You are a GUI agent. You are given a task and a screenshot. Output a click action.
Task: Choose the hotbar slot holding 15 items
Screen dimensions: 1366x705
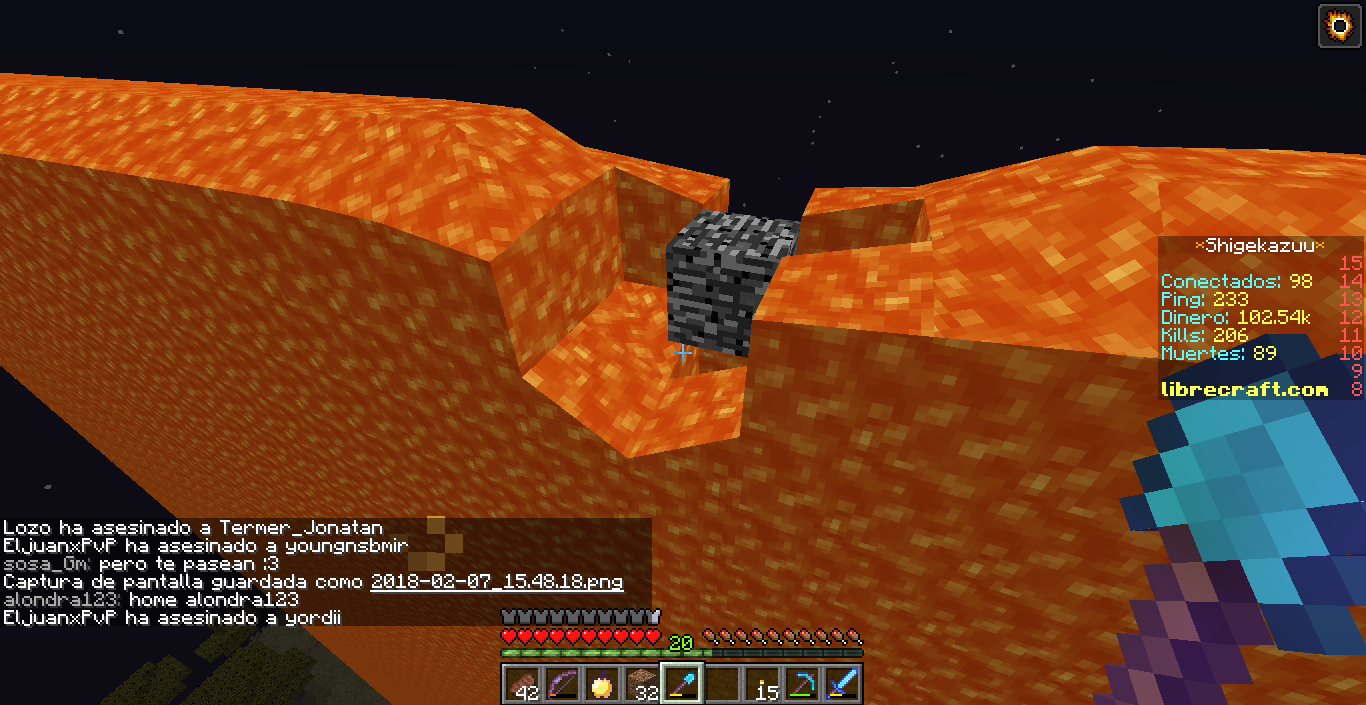click(x=762, y=684)
